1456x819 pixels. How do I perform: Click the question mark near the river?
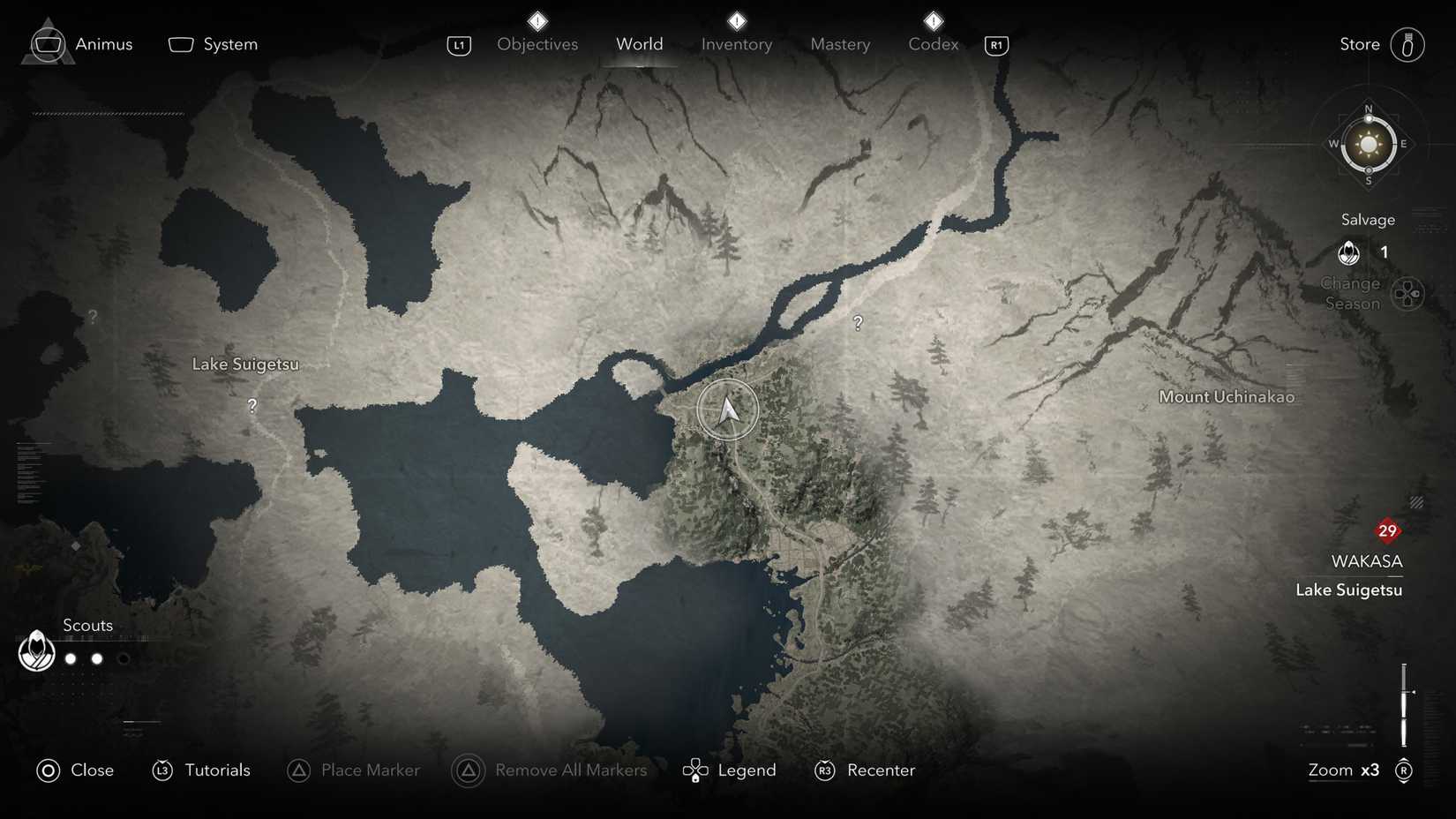click(859, 323)
